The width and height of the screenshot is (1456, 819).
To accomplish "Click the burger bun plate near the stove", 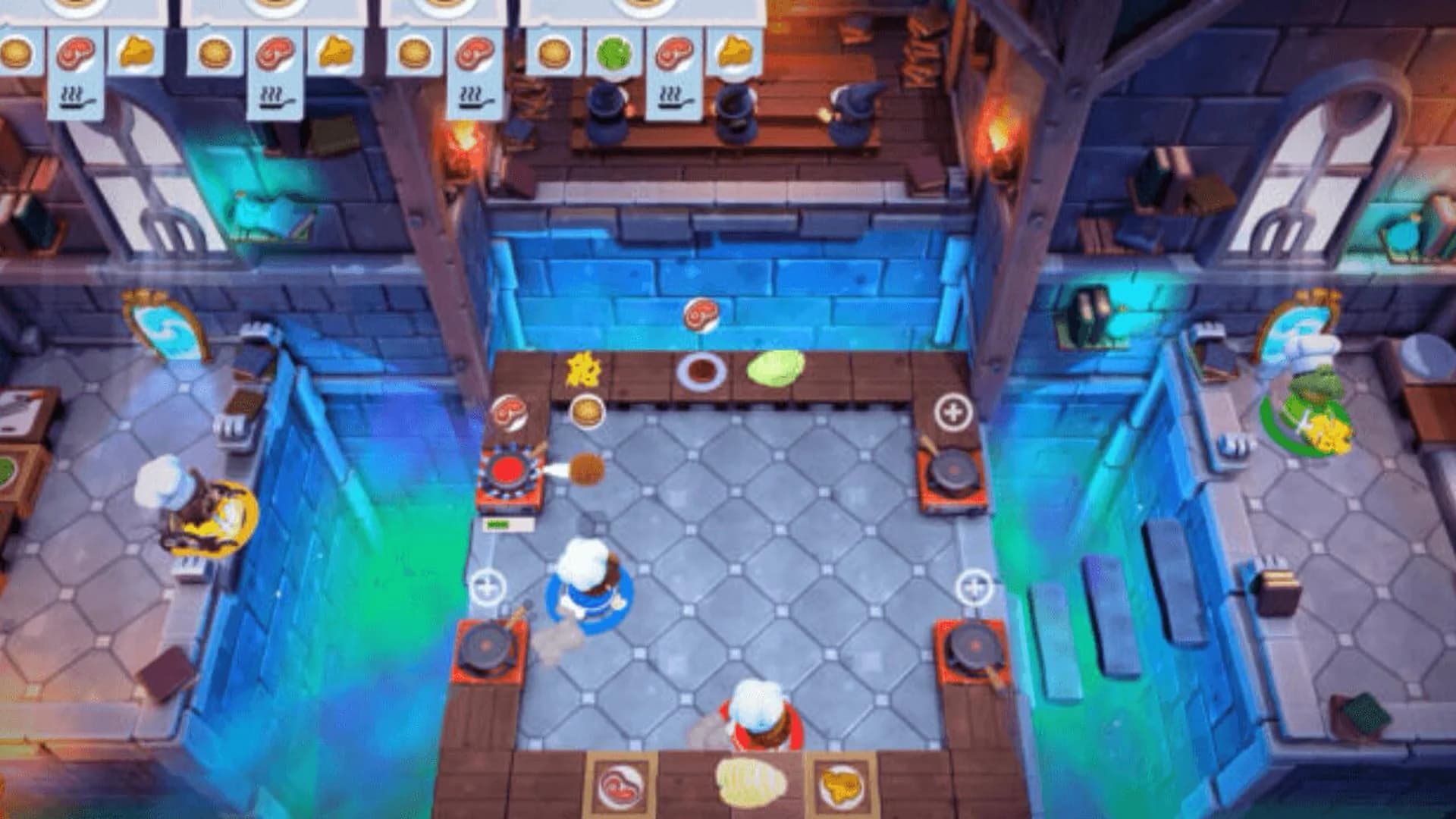I will click(x=588, y=413).
